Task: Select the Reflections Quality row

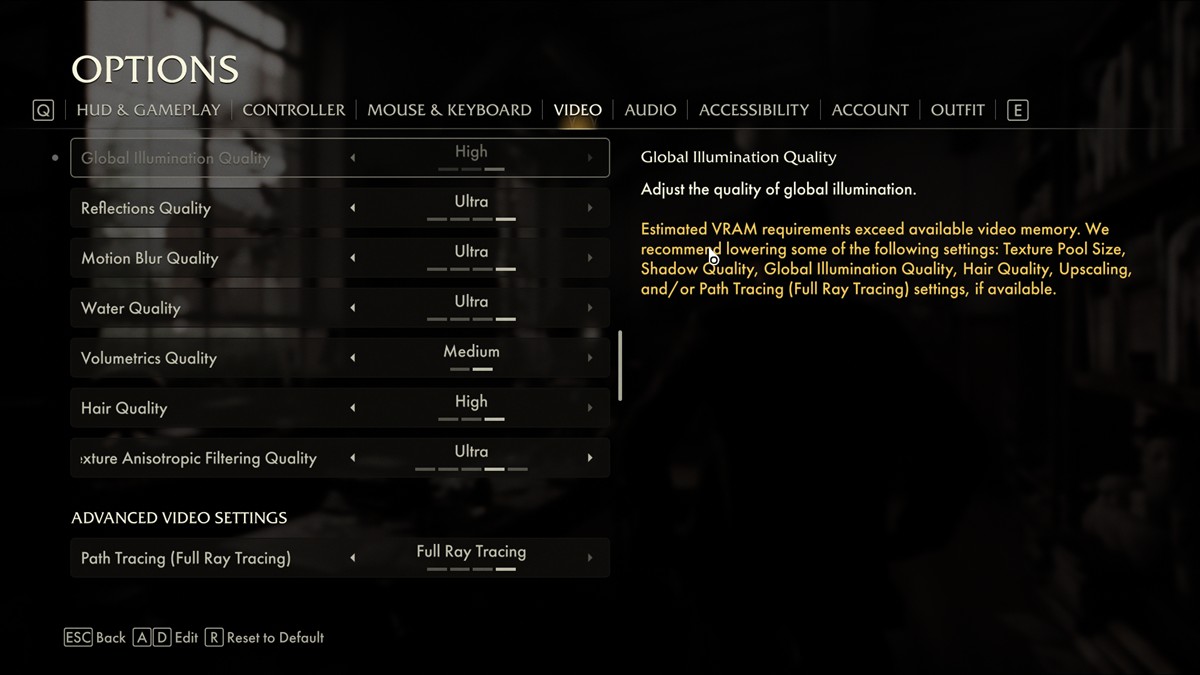Action: coord(200,208)
